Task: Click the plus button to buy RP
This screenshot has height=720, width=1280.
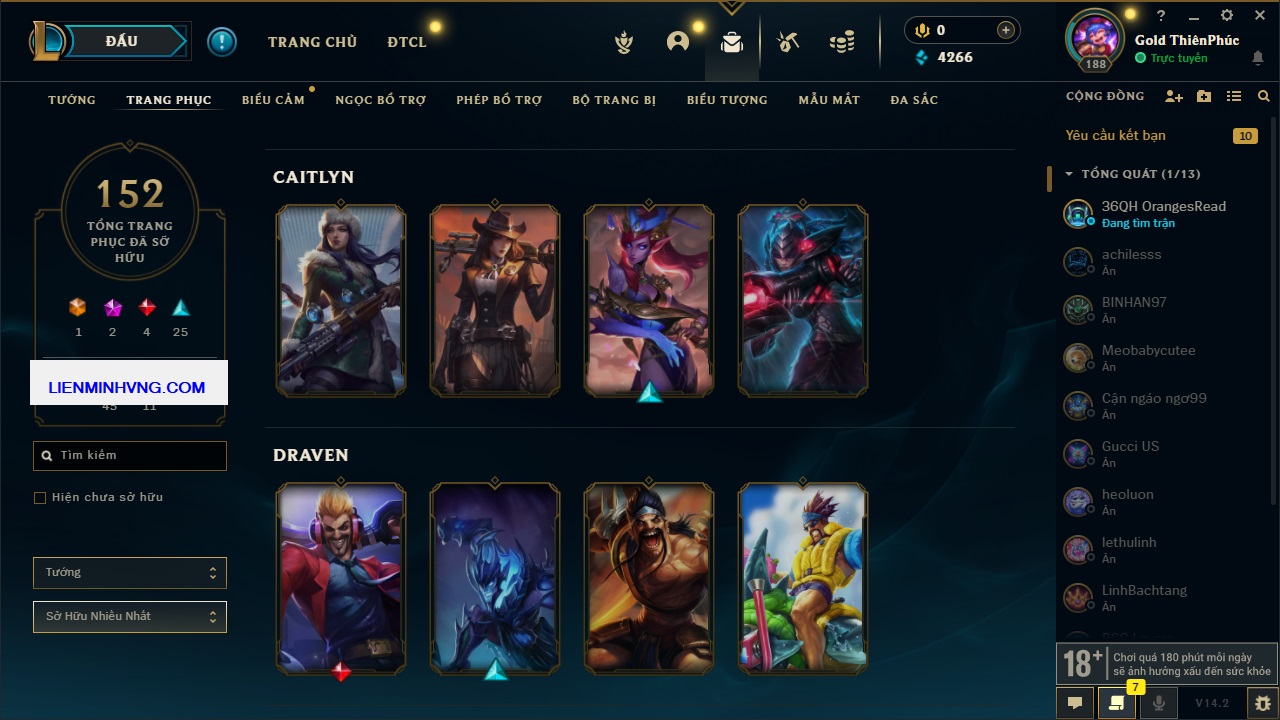Action: click(x=1006, y=30)
